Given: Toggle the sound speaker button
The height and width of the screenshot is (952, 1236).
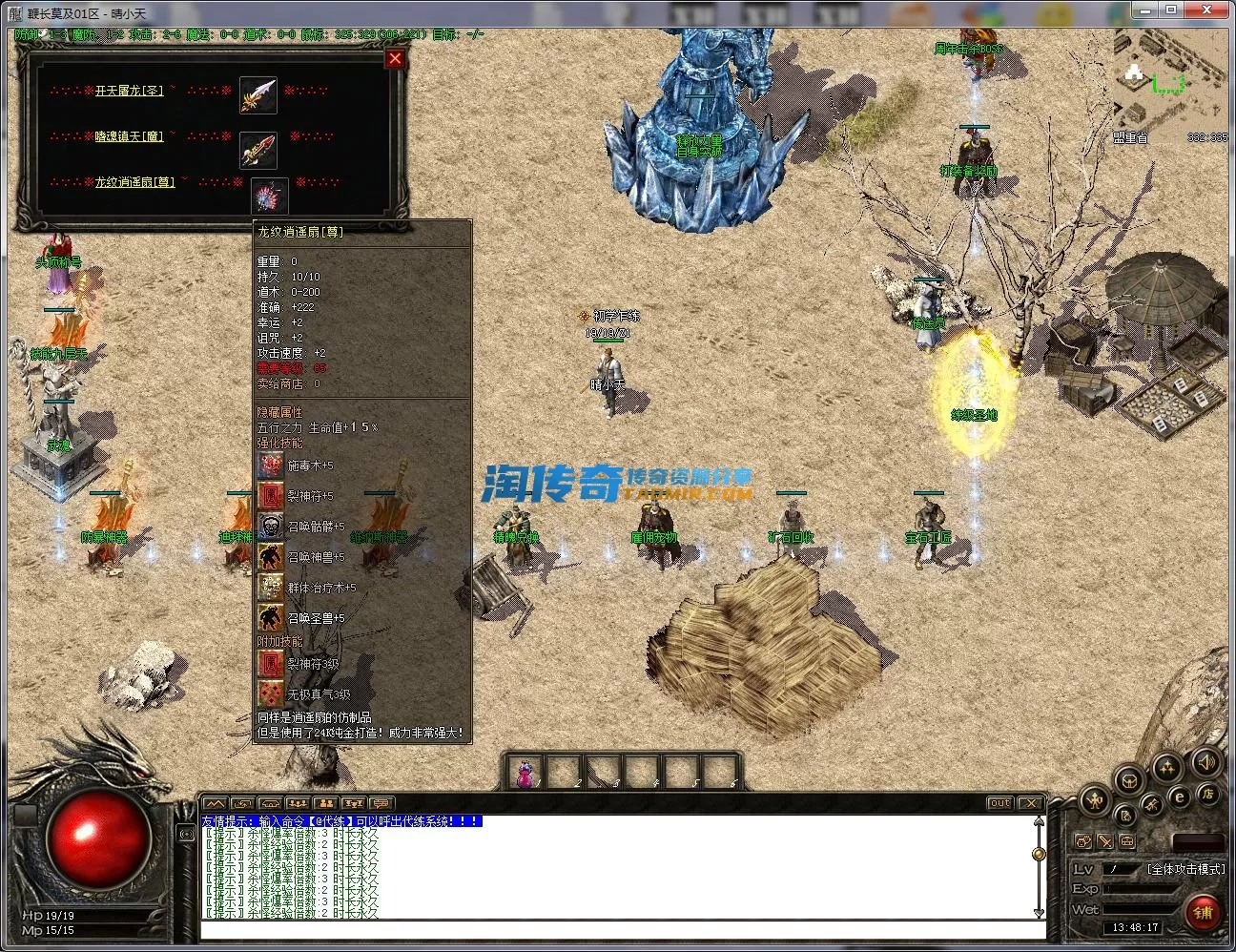Looking at the screenshot, I should point(1205,762).
